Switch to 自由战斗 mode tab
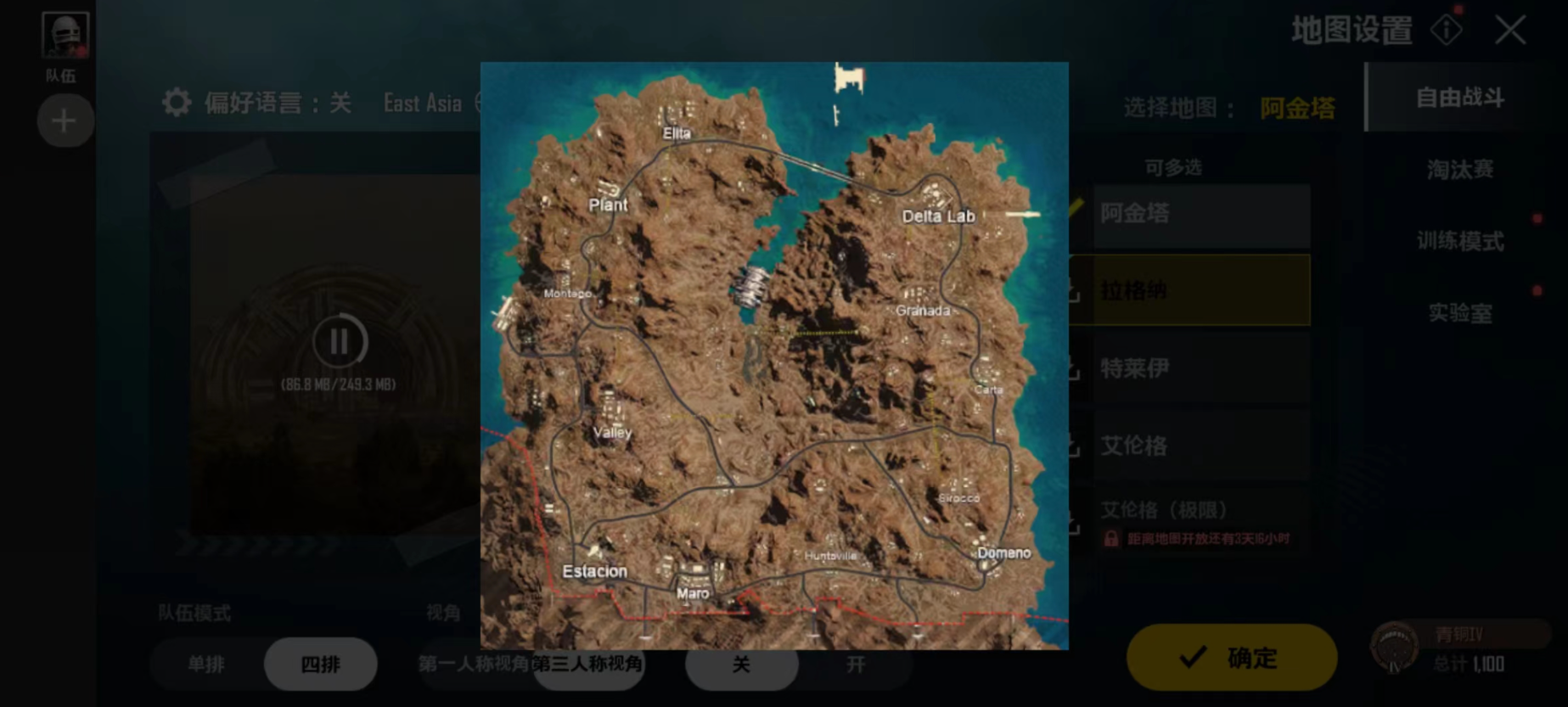This screenshot has height=707, width=1568. tap(1459, 98)
